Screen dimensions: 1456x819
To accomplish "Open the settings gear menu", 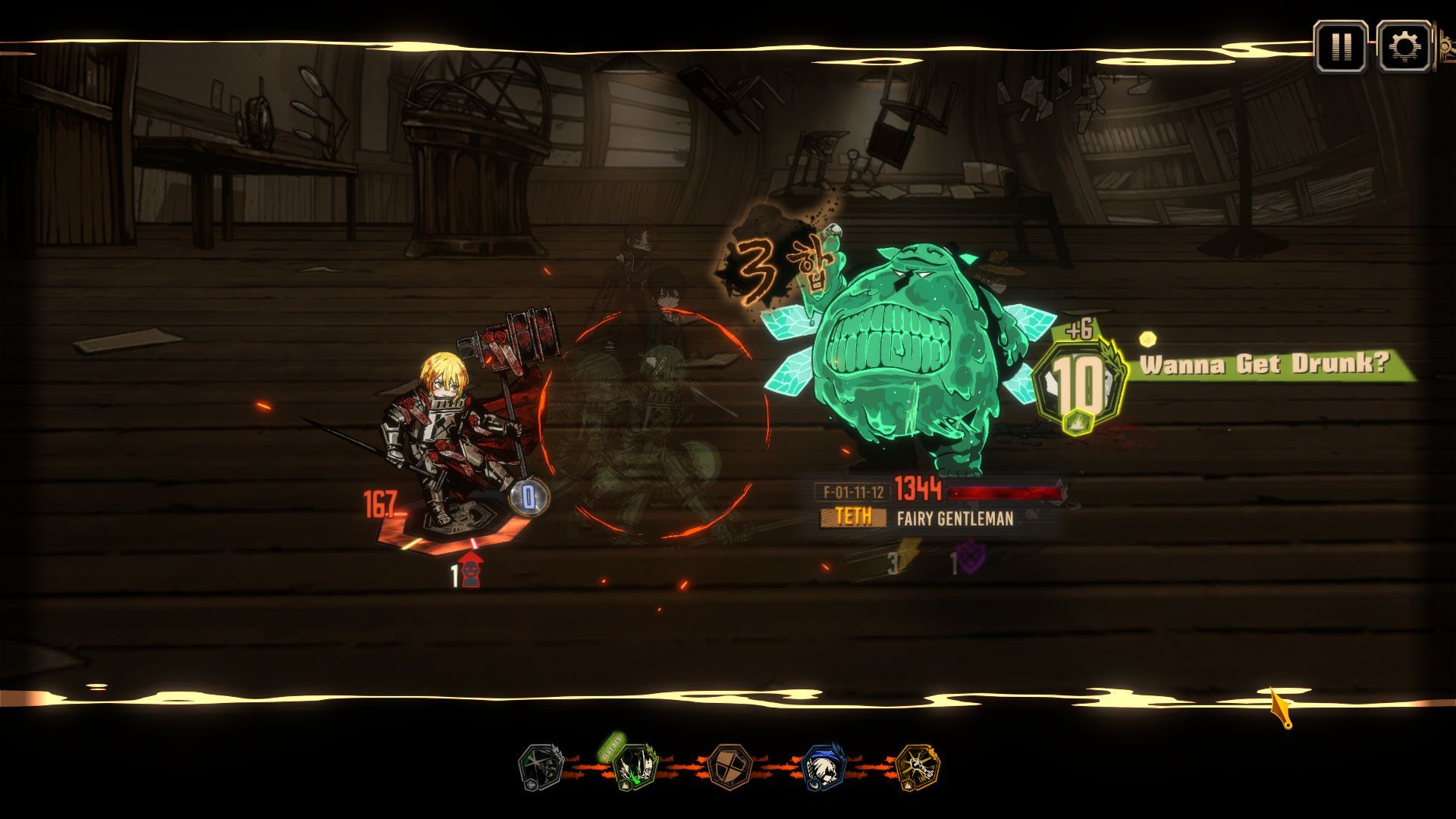I will coord(1404,47).
